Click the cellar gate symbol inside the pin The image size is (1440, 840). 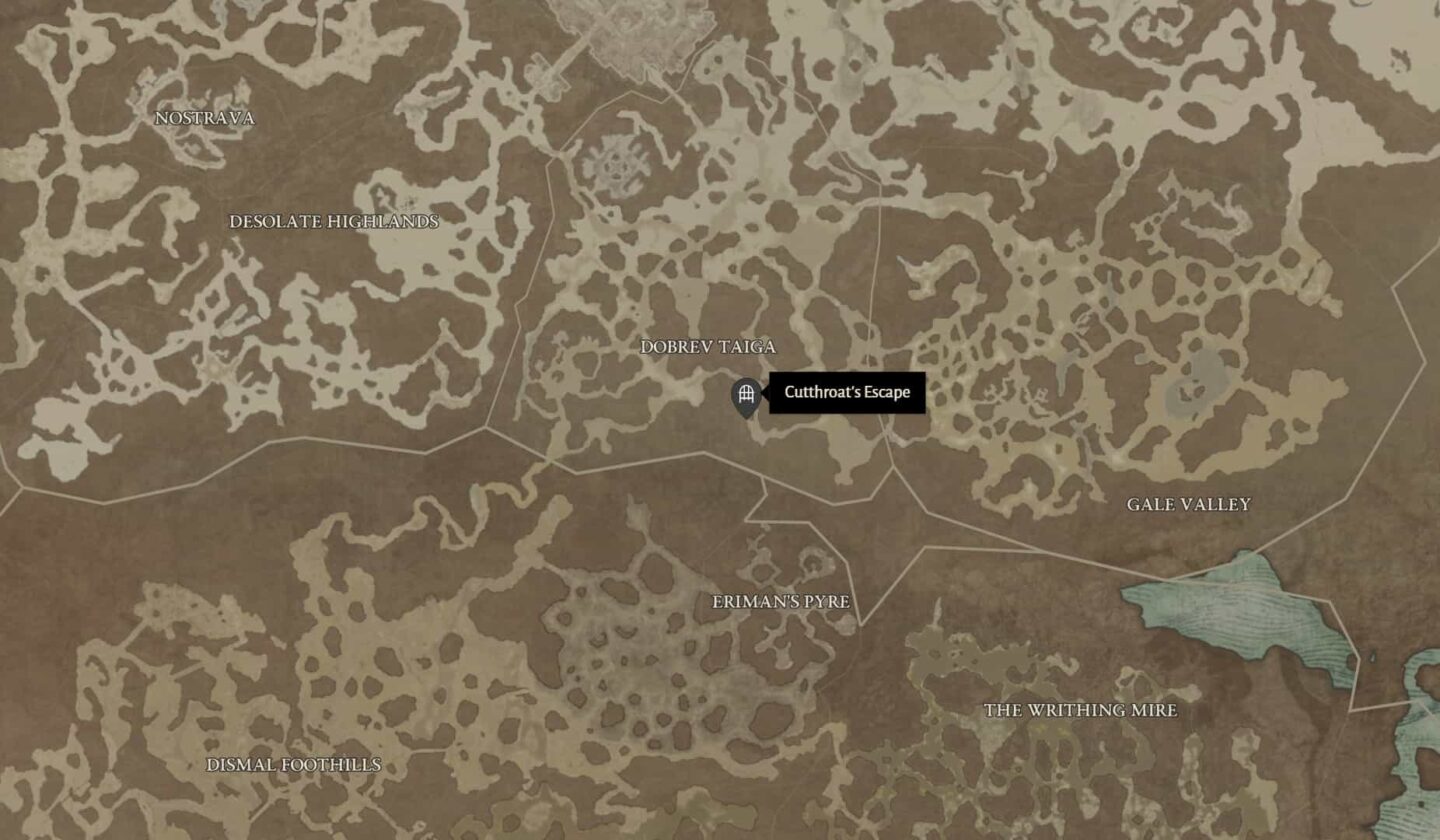pyautogui.click(x=746, y=393)
